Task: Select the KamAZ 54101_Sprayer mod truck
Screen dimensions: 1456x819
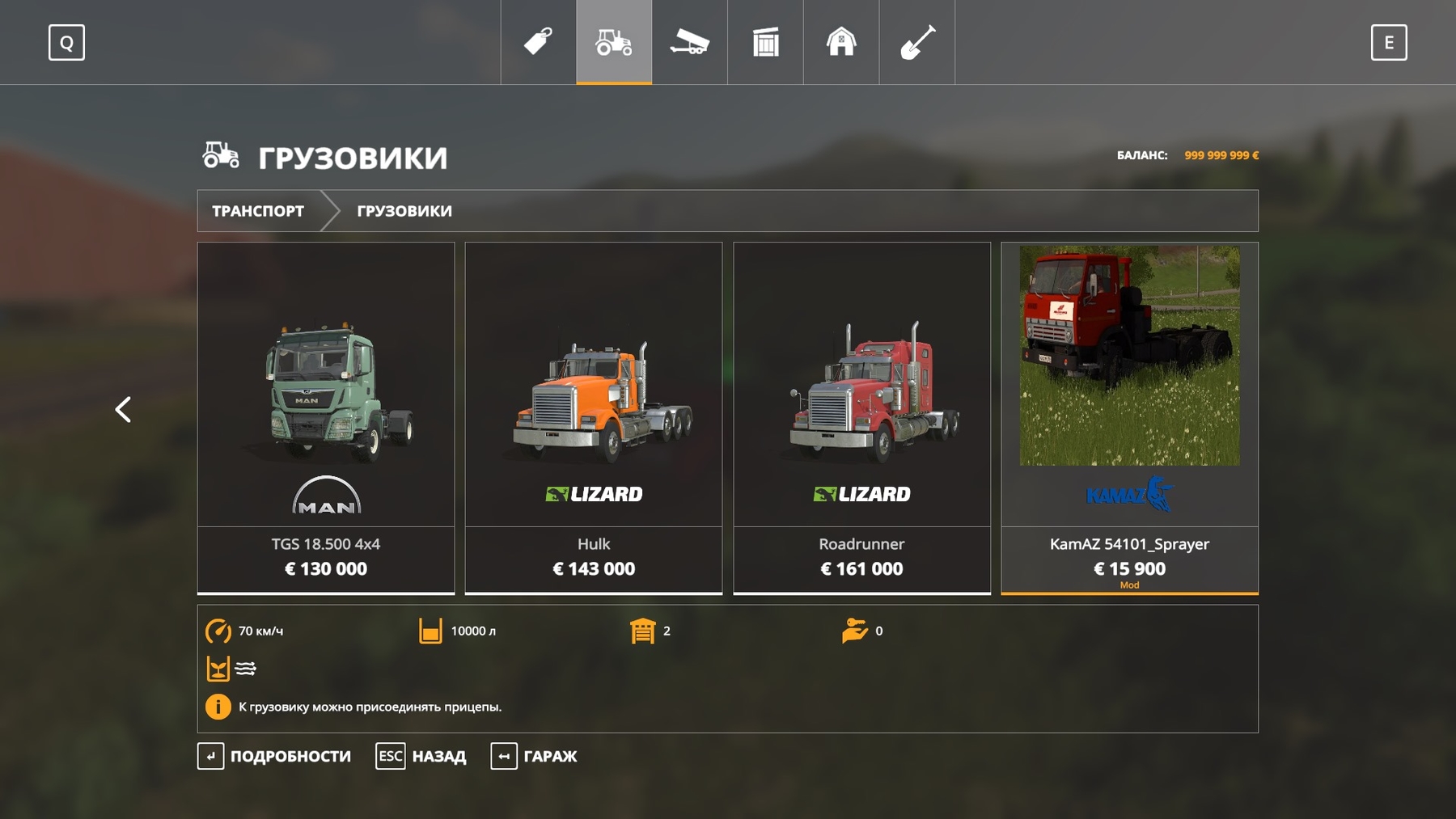Action: coord(1129,412)
